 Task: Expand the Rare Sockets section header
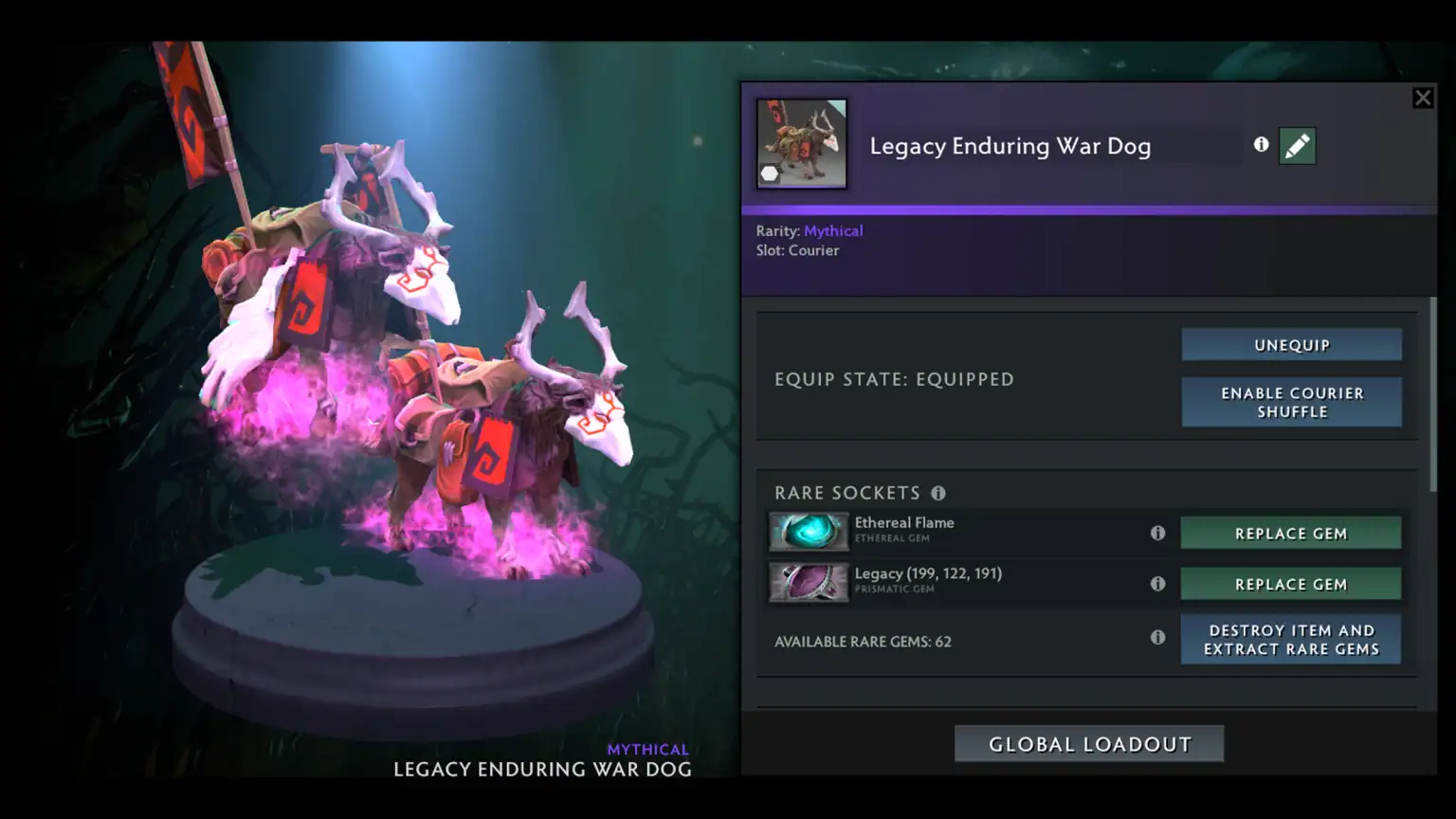click(x=846, y=493)
